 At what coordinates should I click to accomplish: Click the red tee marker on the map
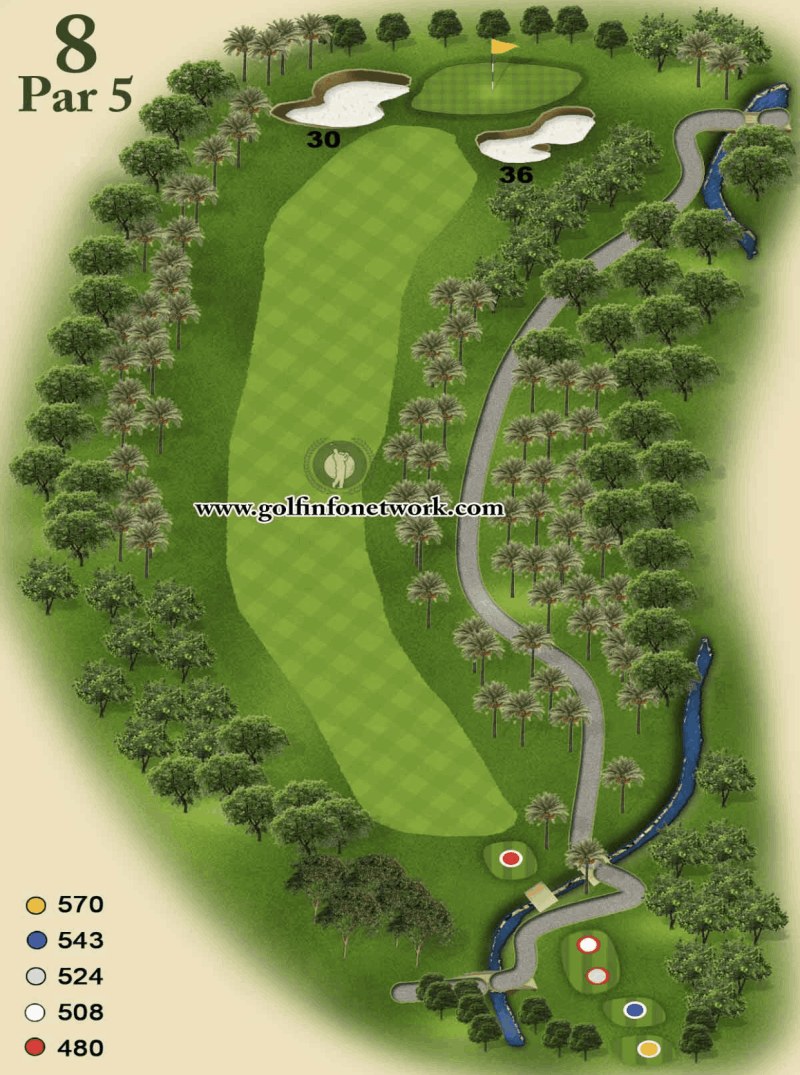pos(511,858)
